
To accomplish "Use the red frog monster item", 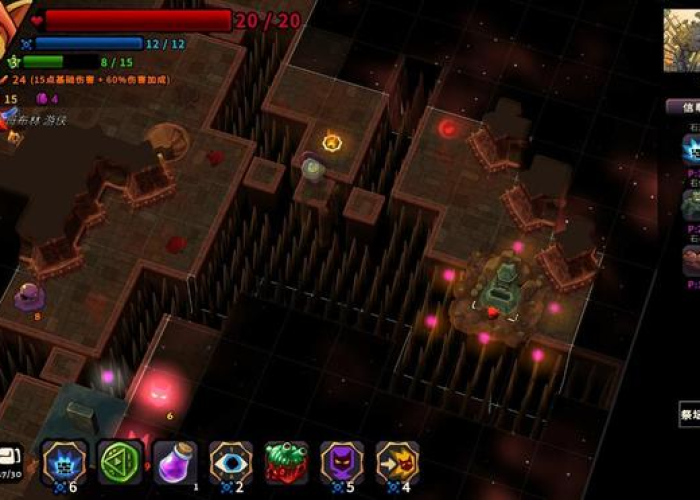I will click(287, 462).
